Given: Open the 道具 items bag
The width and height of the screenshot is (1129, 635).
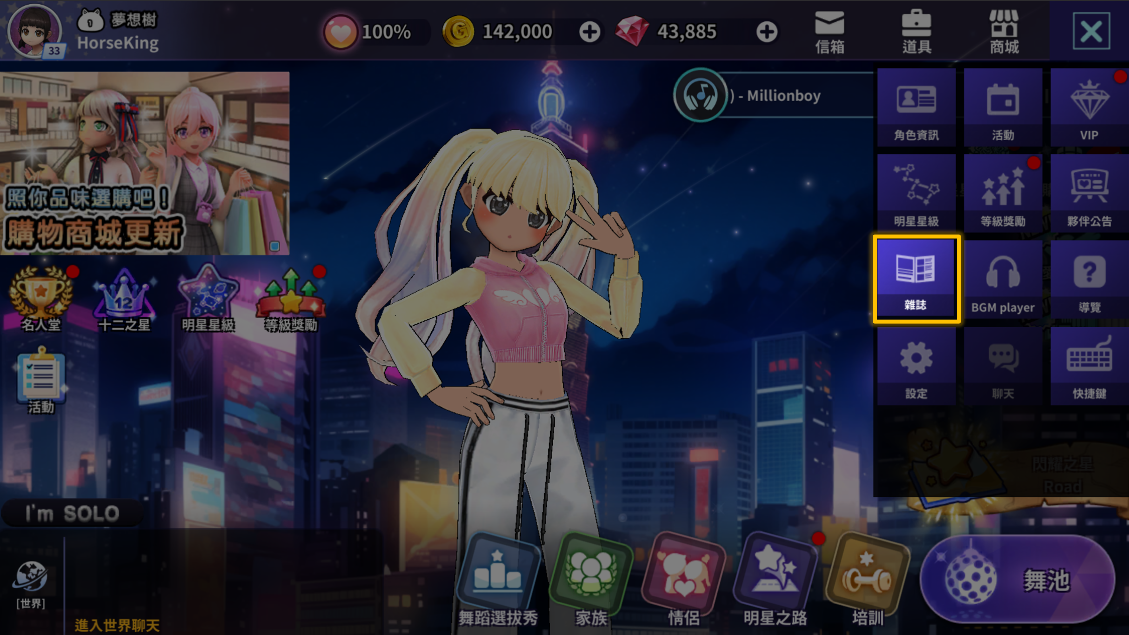Looking at the screenshot, I should [916, 31].
